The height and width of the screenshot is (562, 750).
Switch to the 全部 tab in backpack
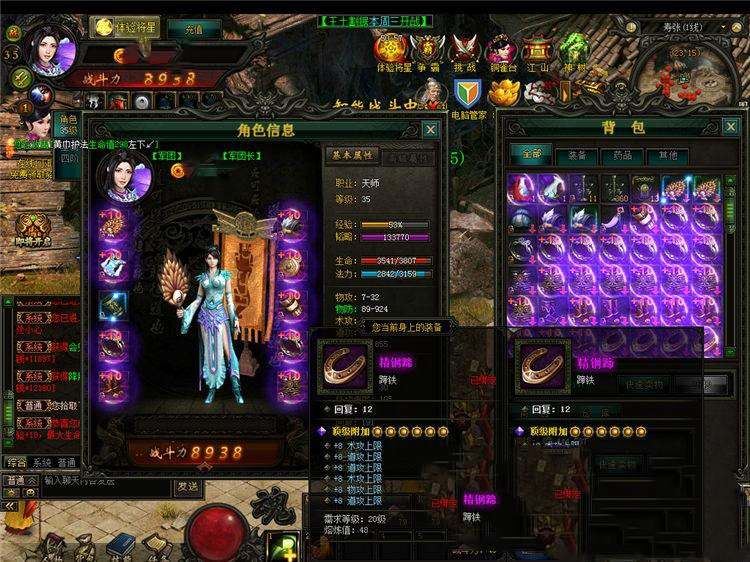(x=531, y=156)
